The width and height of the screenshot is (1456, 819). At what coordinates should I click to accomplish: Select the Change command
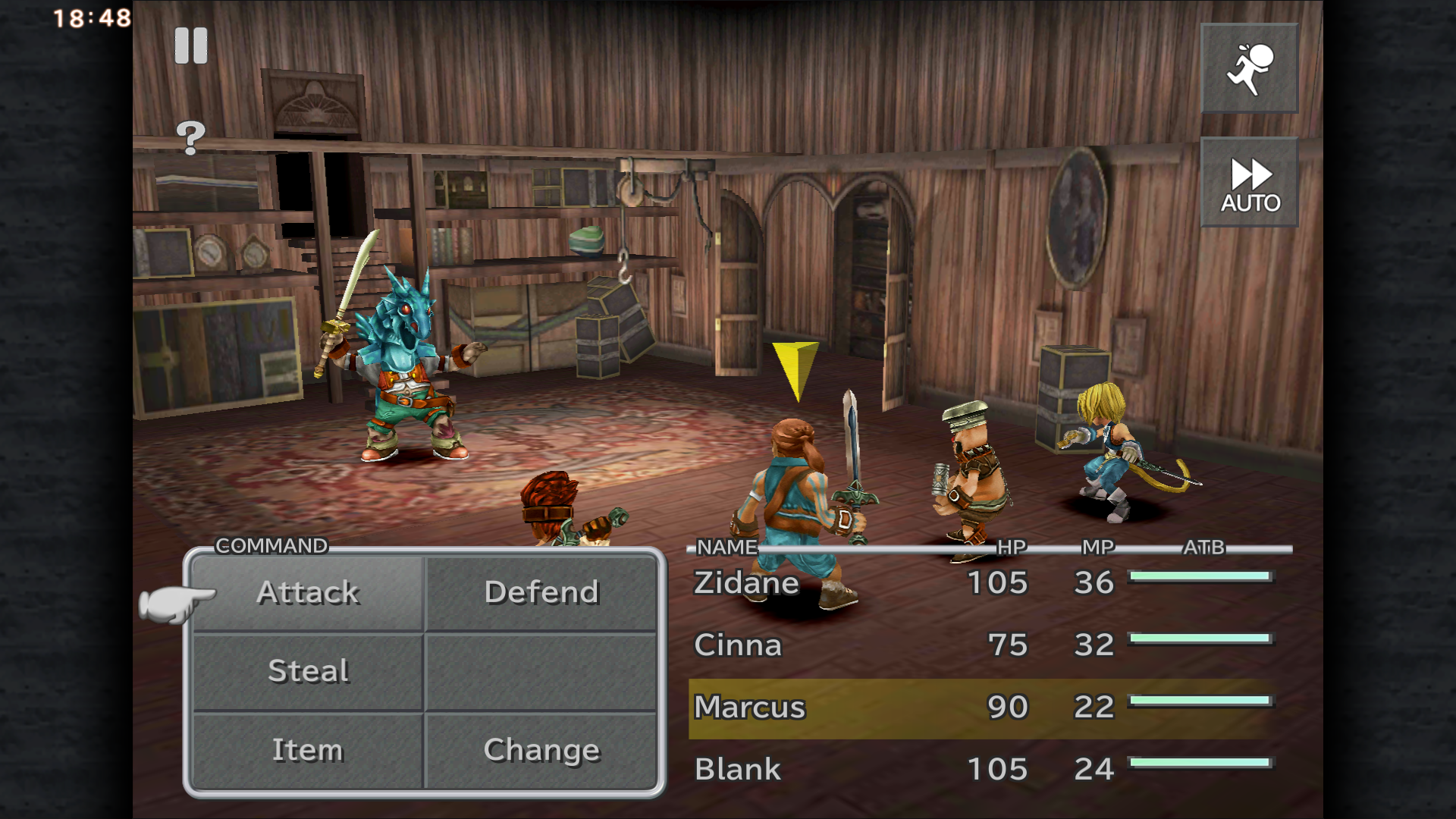[x=540, y=750]
